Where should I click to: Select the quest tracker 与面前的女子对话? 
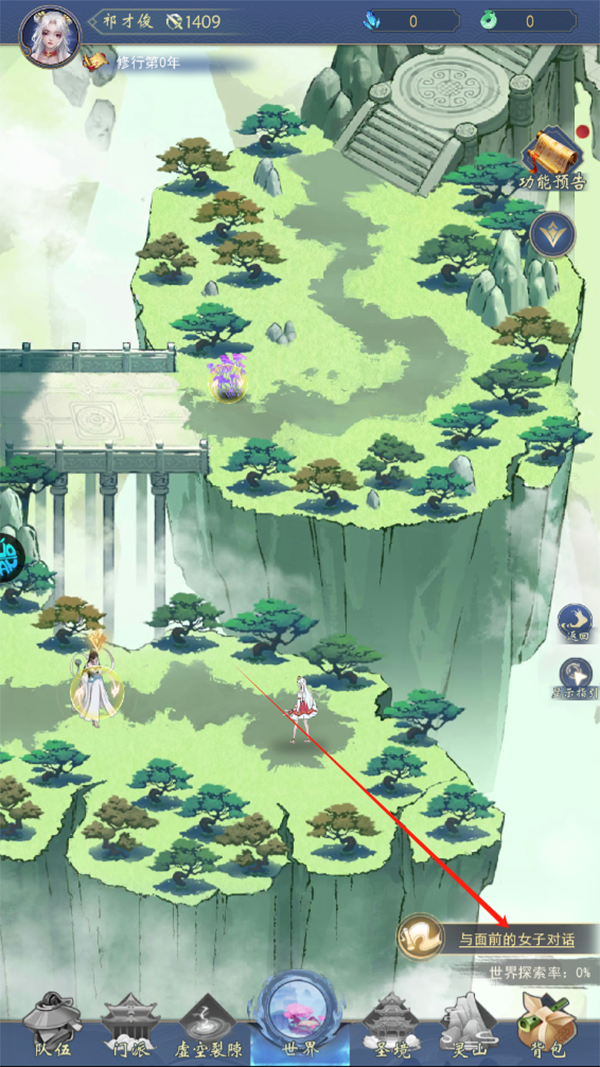496,938
